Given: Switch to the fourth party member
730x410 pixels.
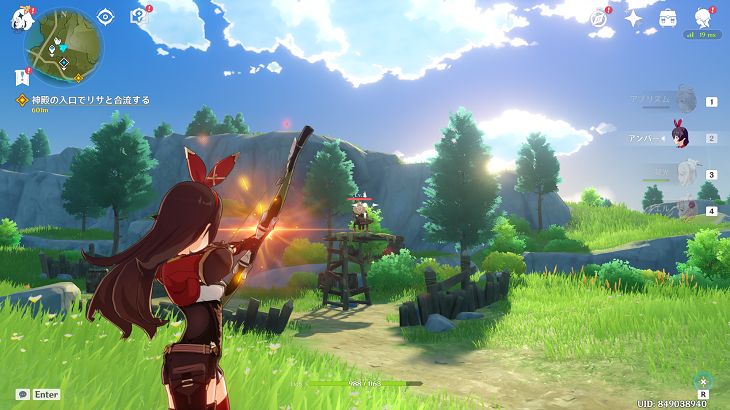Looking at the screenshot, I should 684,210.
